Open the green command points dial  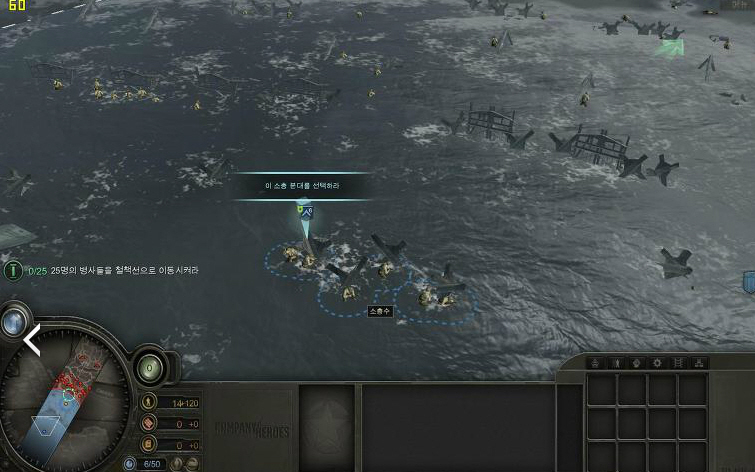pyautogui.click(x=150, y=367)
